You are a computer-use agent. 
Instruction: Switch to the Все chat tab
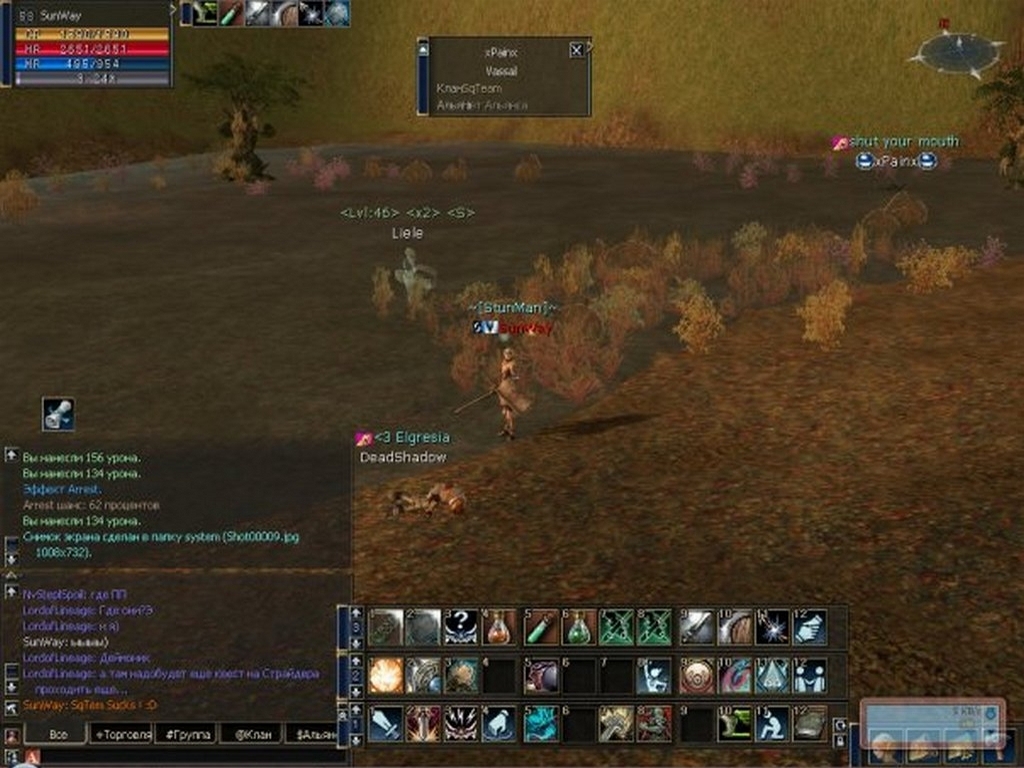click(x=56, y=735)
